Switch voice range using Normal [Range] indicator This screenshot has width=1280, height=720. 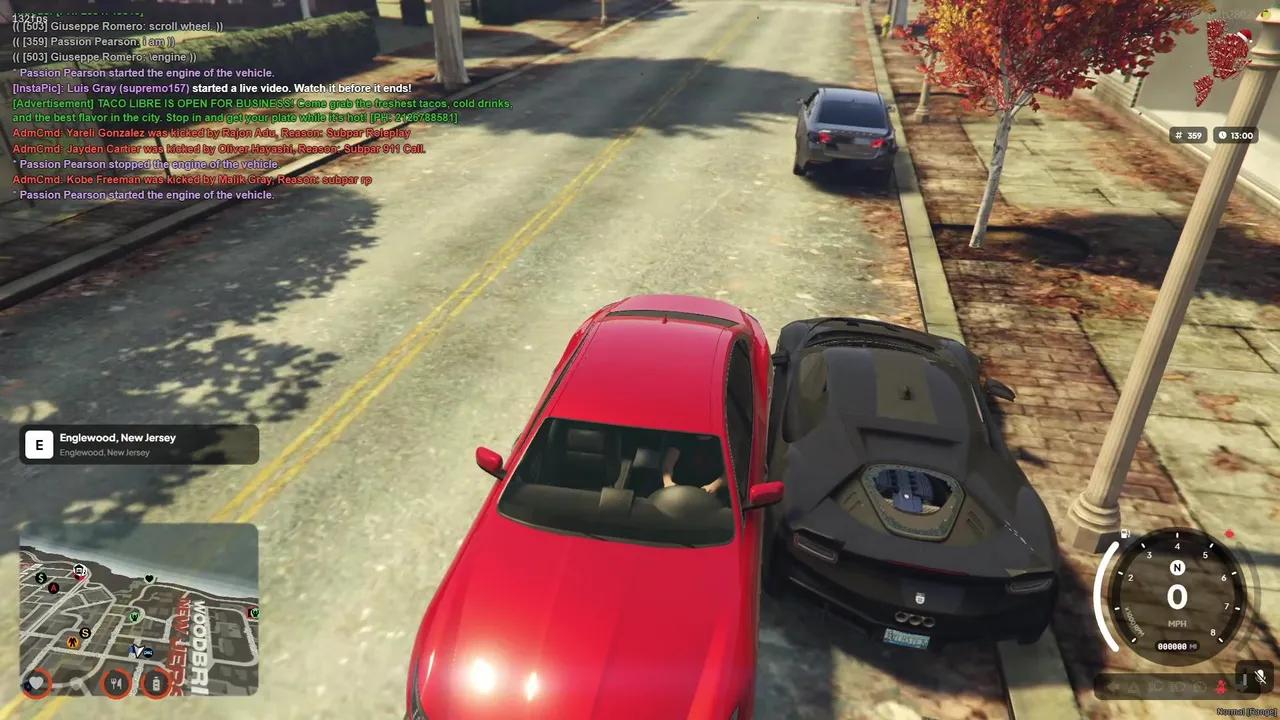click(x=1247, y=711)
